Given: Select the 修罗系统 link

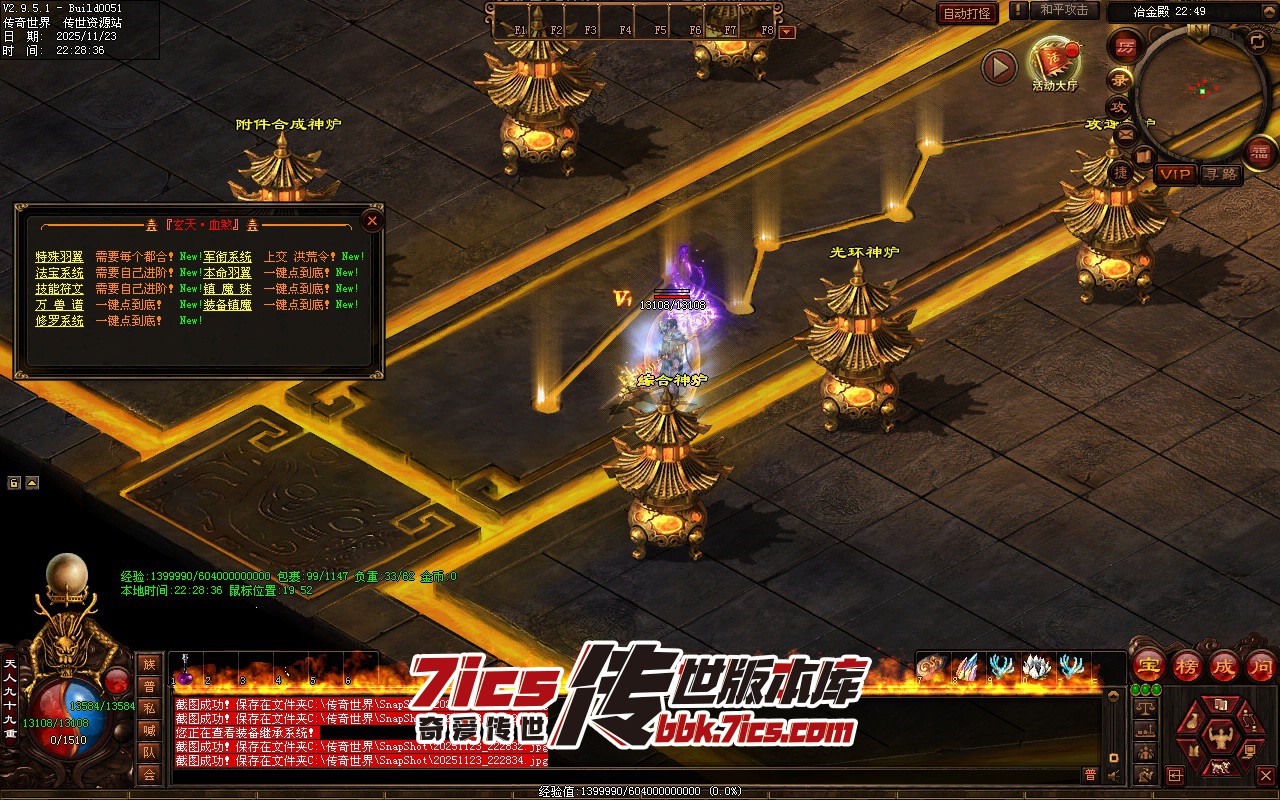Looking at the screenshot, I should tap(60, 321).
